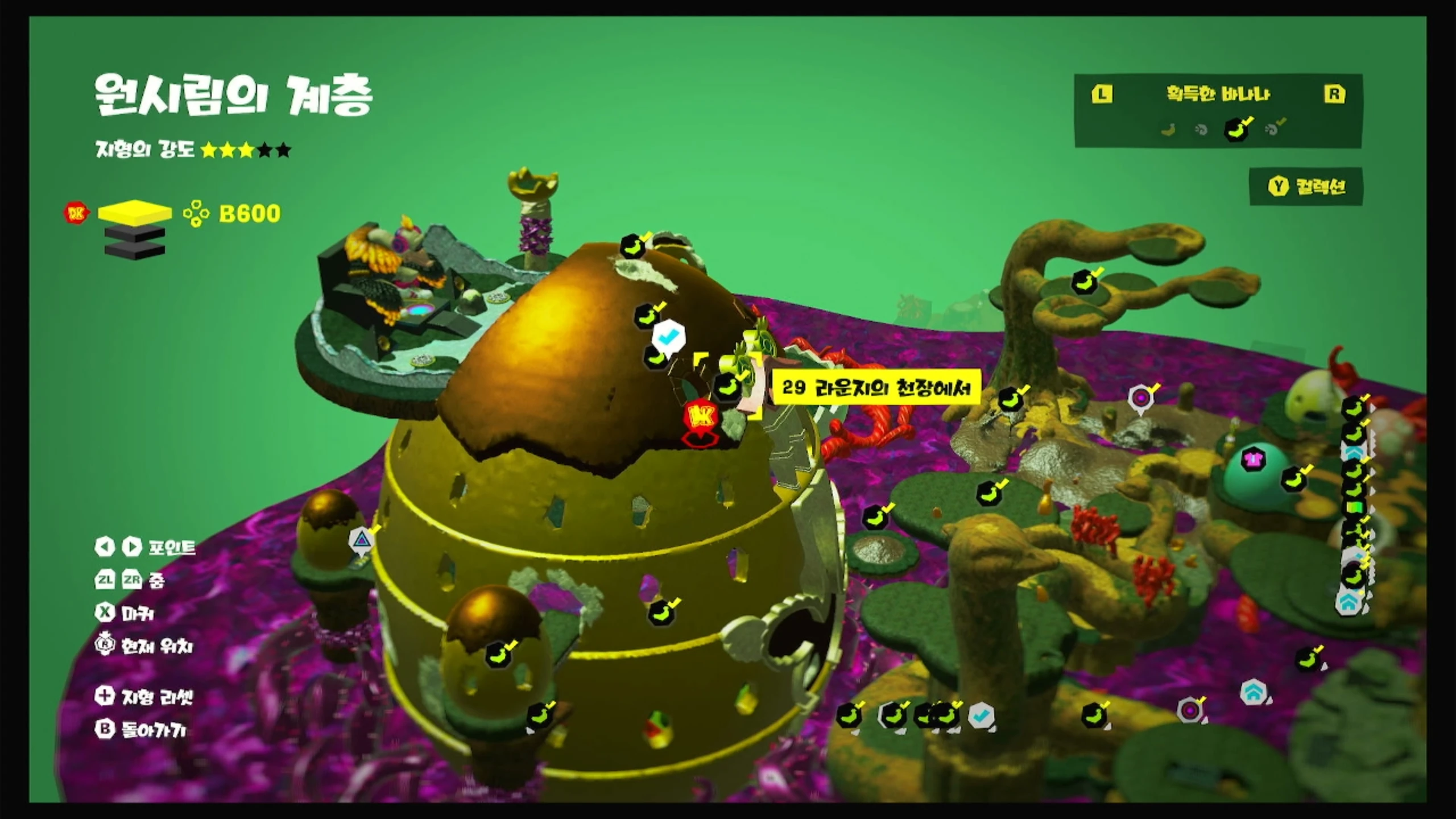Select the '29 라운지의 천장에서' banana label
The height and width of the screenshot is (819, 1456).
[x=875, y=388]
